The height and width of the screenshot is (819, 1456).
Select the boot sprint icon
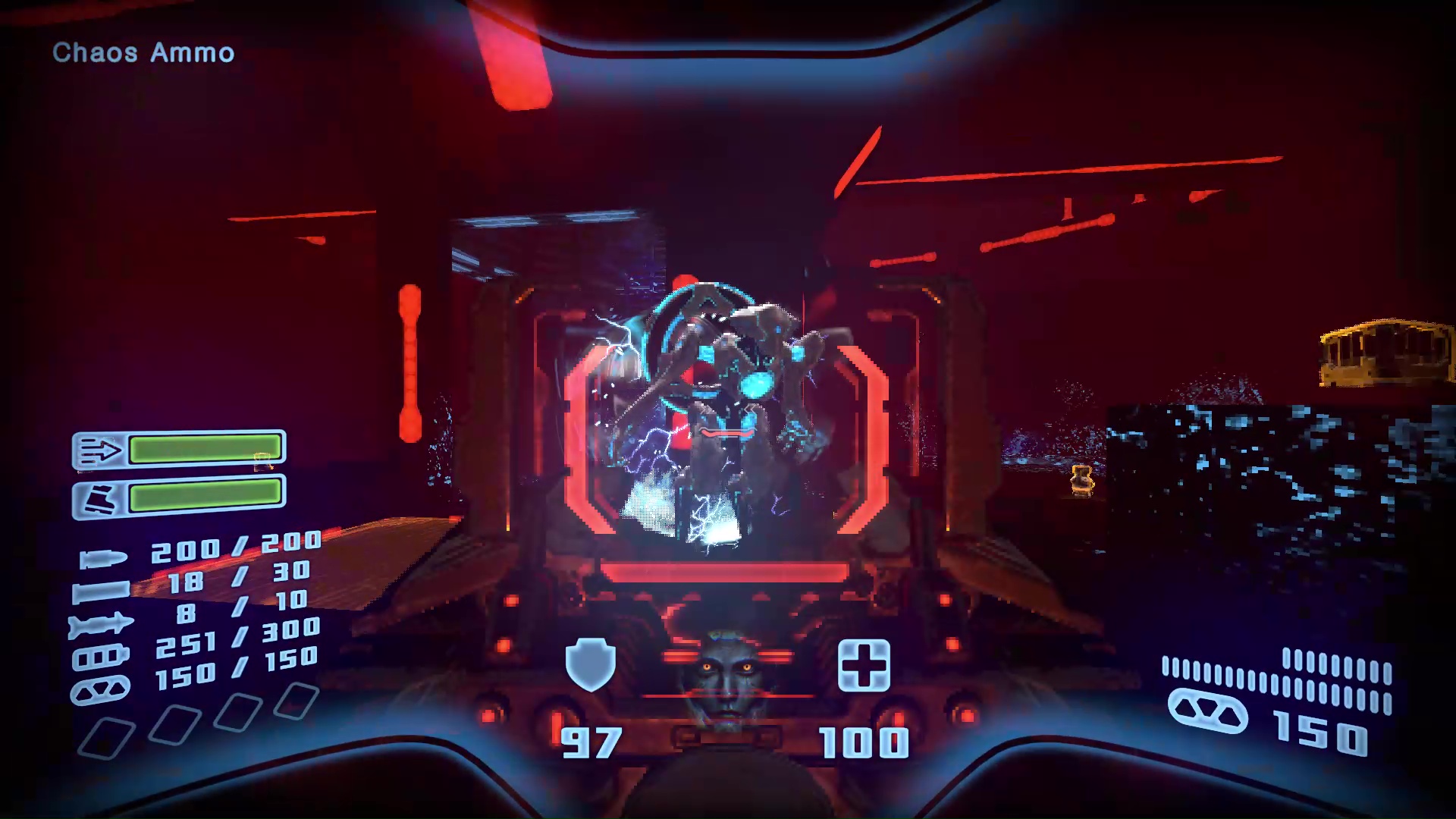click(x=100, y=497)
